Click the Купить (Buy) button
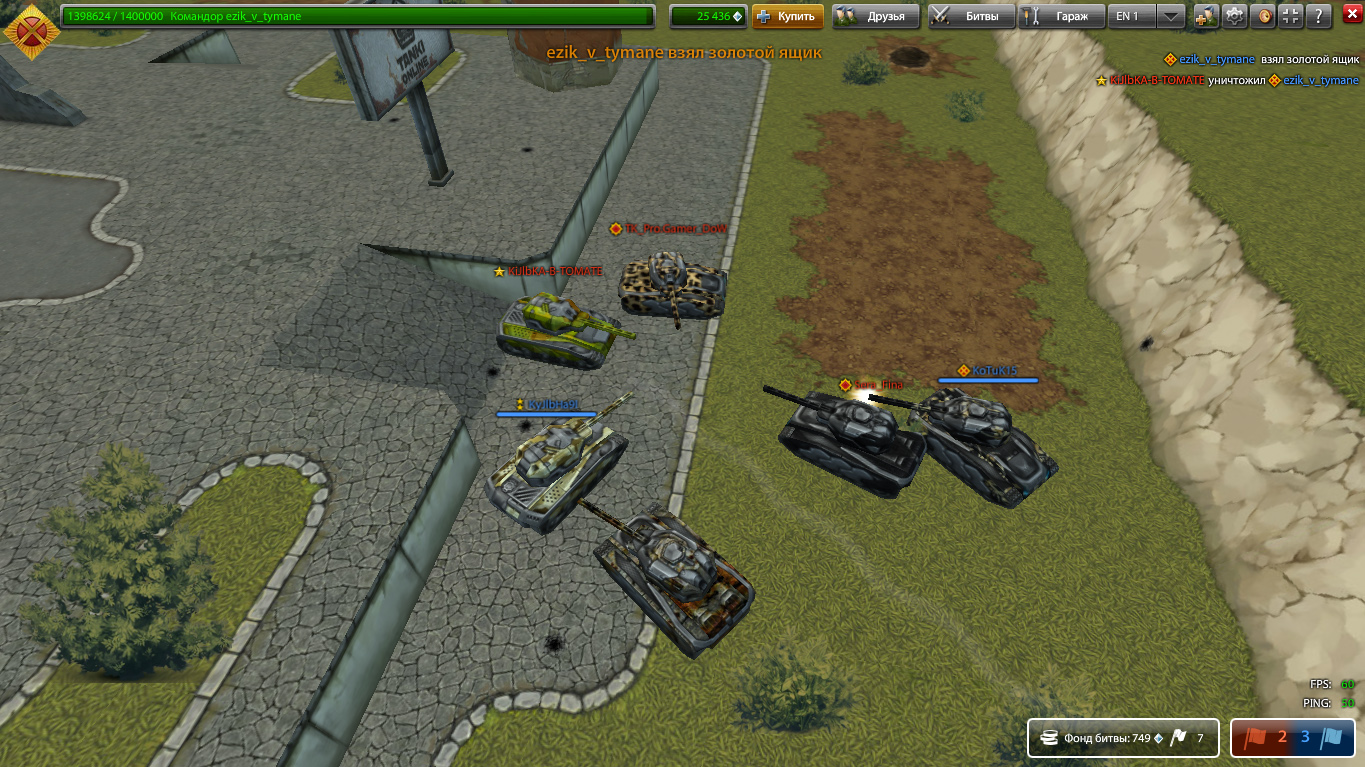1365x767 pixels. coord(787,16)
